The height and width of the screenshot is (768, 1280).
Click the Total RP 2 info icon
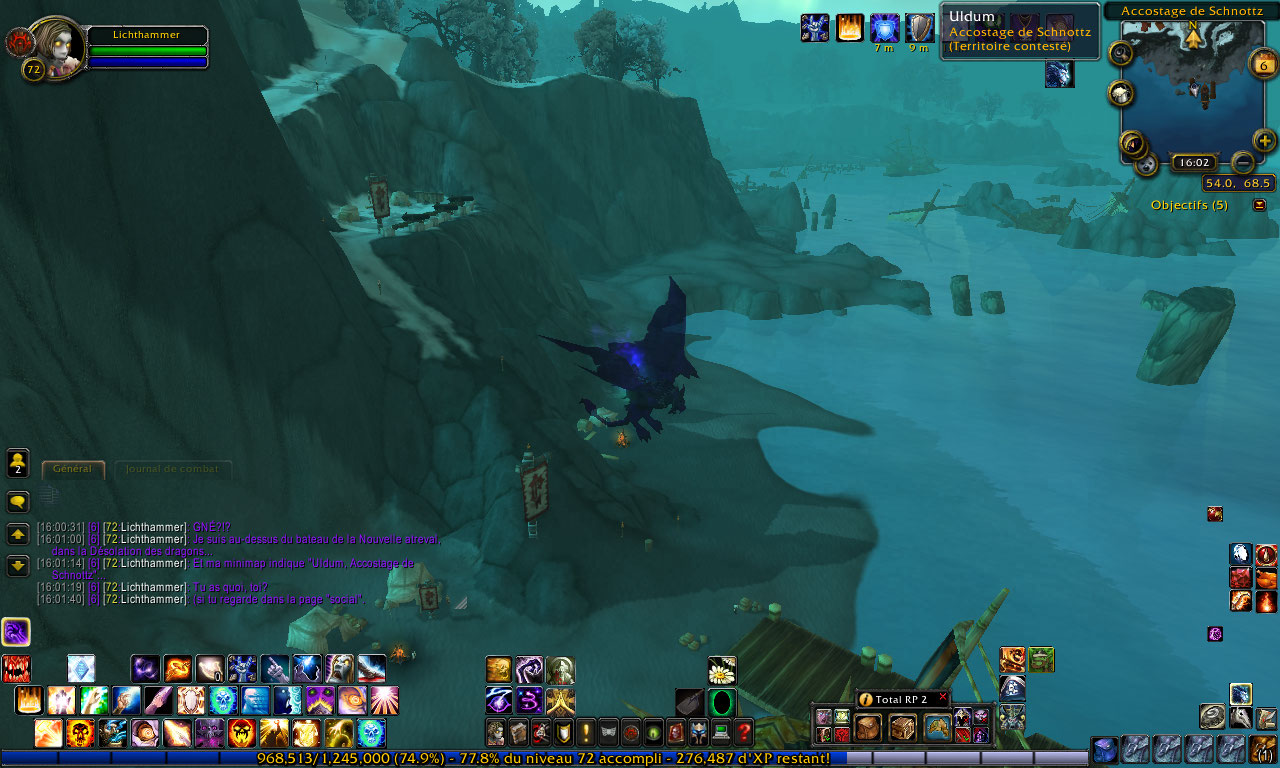(866, 699)
